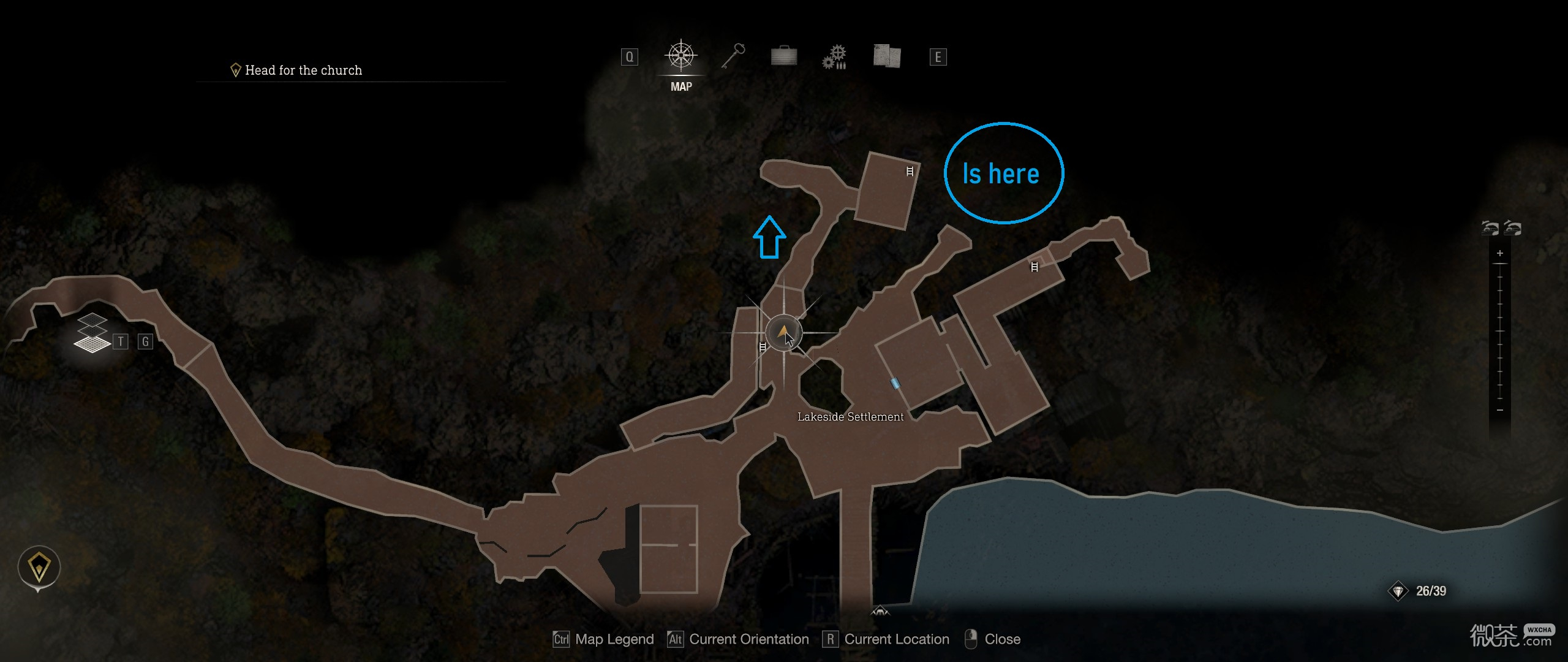
Task: Click the Head for the church objective
Action: click(303, 70)
